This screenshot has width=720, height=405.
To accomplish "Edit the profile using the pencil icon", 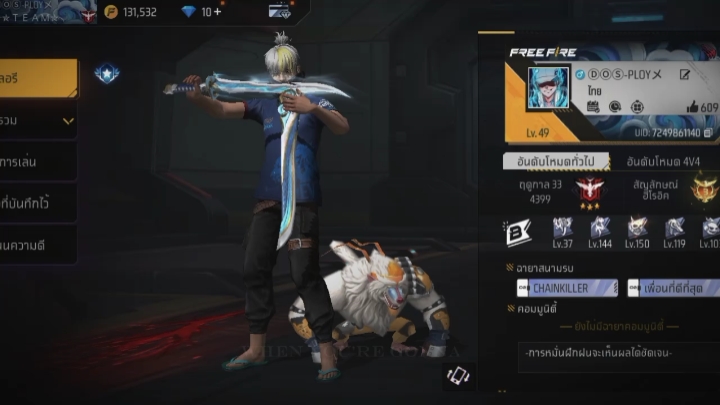I will pos(685,74).
